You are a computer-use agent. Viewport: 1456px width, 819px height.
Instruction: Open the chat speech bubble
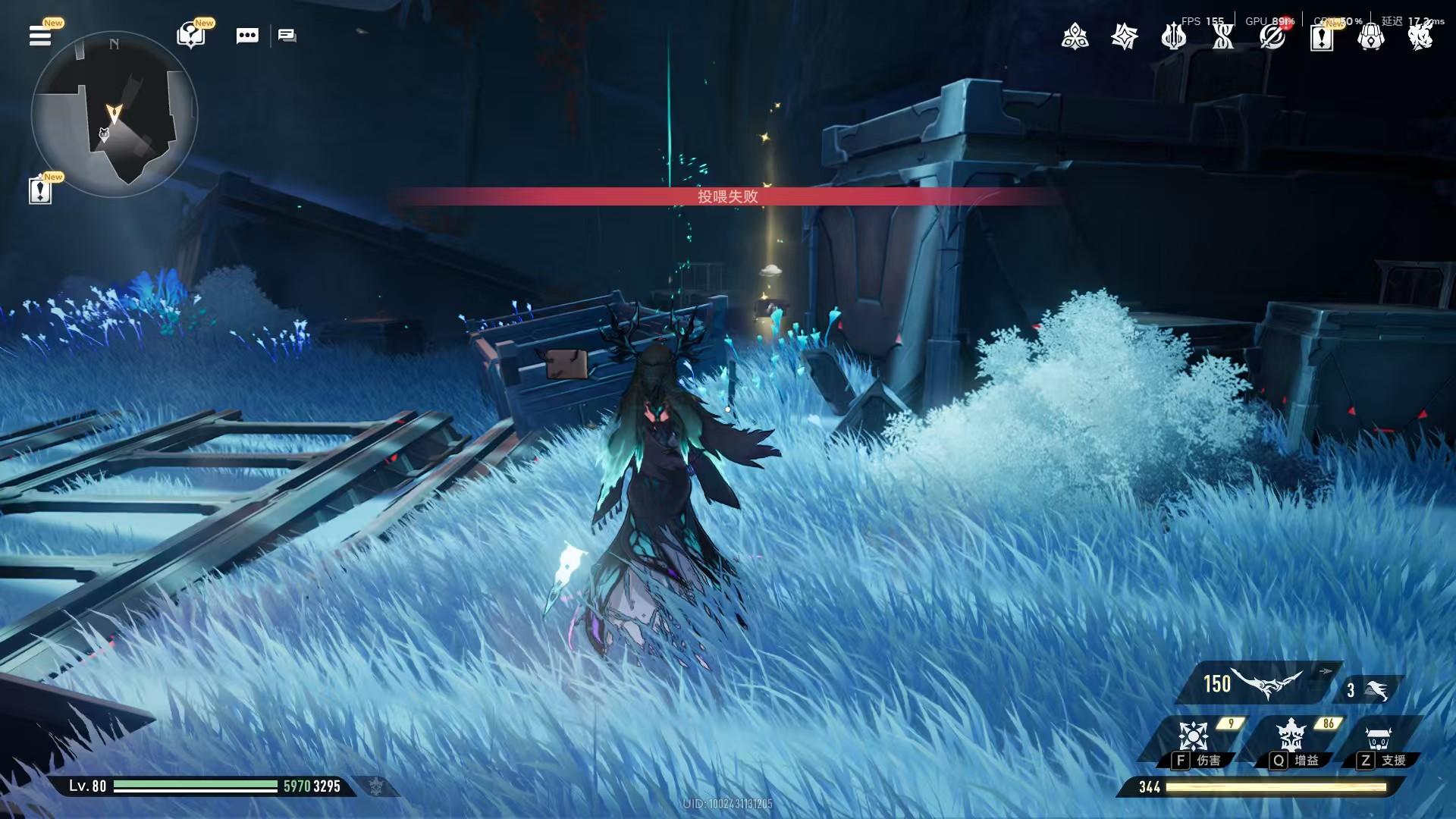click(247, 36)
